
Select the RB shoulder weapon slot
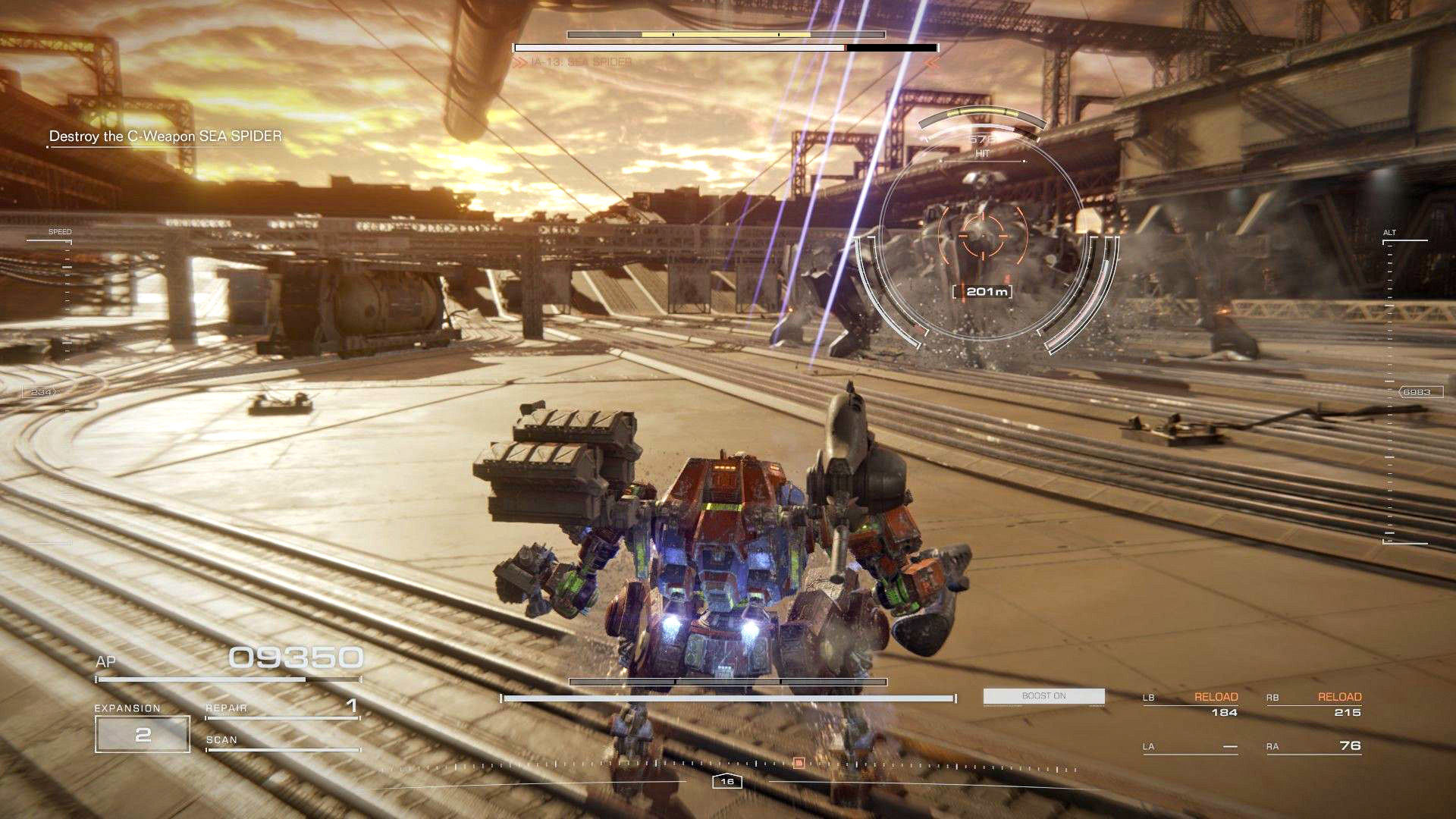pyautogui.click(x=1314, y=704)
